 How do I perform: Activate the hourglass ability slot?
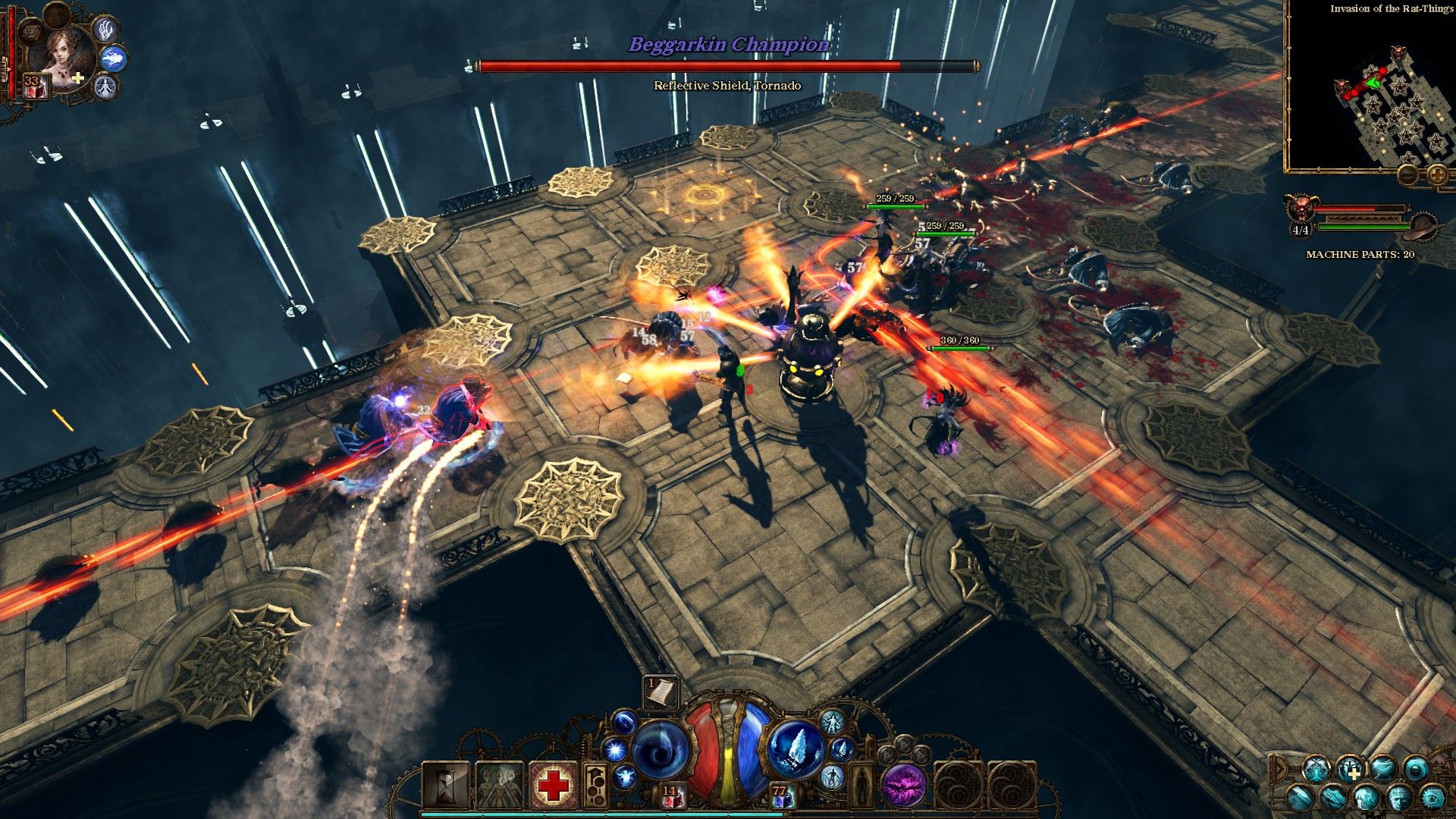tap(446, 786)
